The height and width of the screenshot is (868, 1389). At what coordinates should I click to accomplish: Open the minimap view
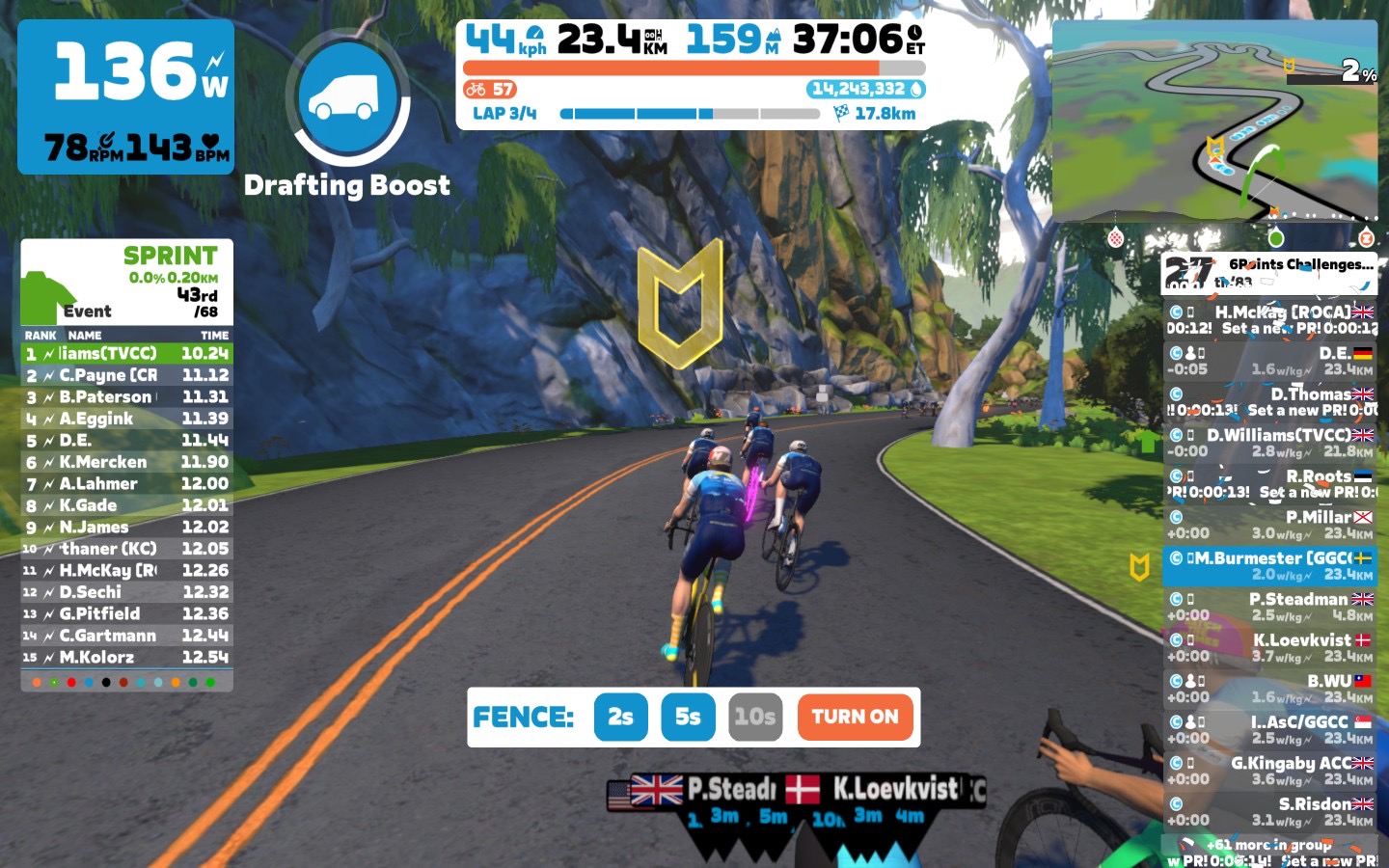1213,121
